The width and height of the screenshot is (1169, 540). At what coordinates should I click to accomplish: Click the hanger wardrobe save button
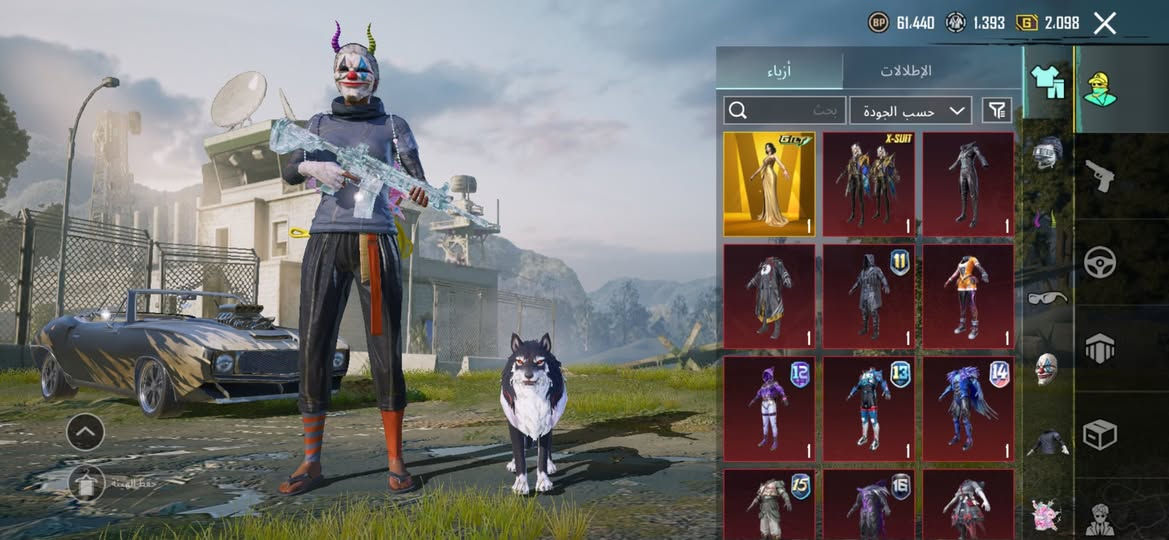point(87,485)
